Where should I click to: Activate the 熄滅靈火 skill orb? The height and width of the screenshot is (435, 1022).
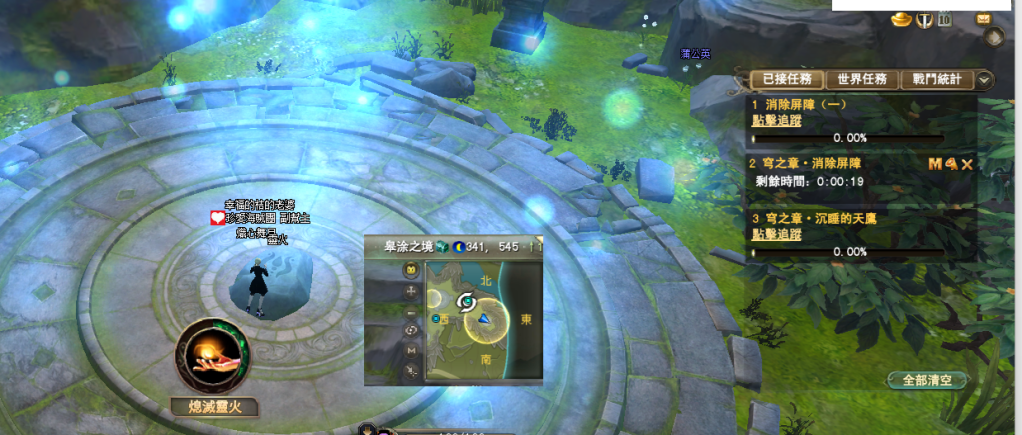pos(210,355)
